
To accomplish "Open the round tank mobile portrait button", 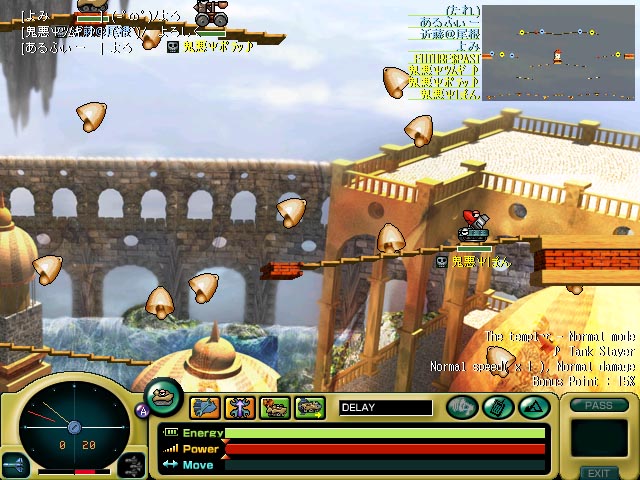I will (x=163, y=396).
